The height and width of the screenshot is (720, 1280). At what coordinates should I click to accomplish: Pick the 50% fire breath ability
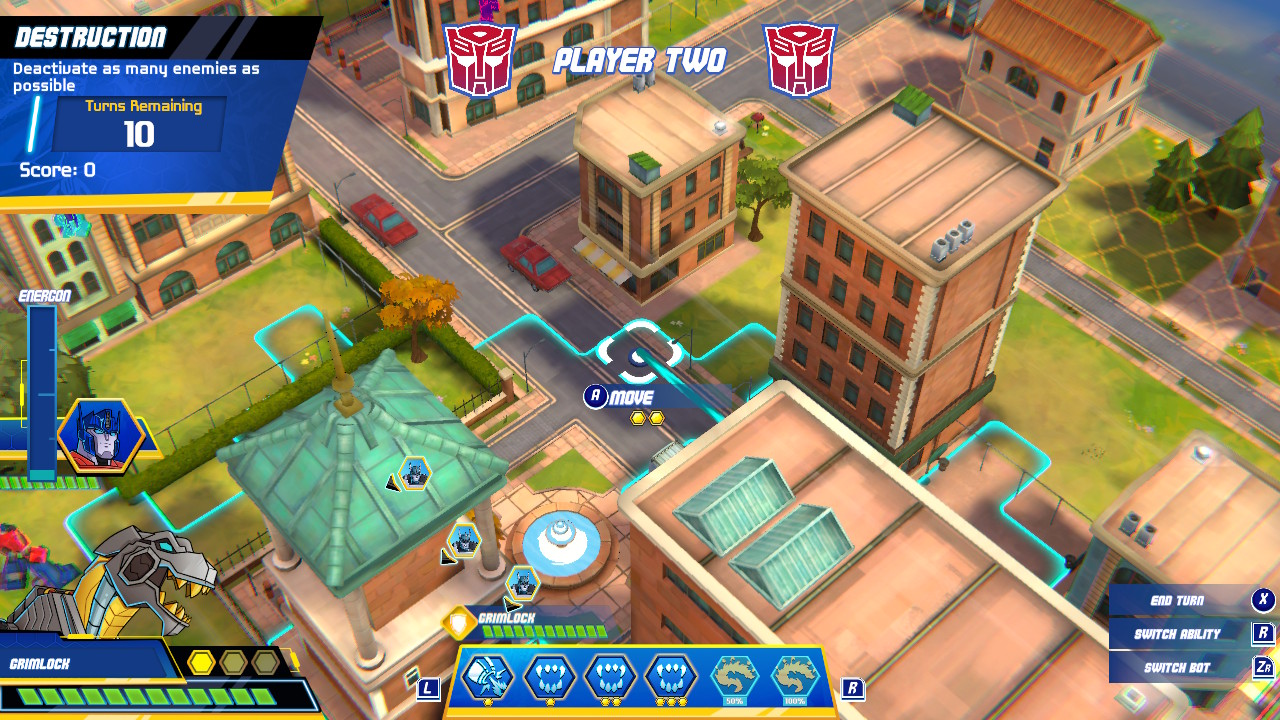[735, 678]
